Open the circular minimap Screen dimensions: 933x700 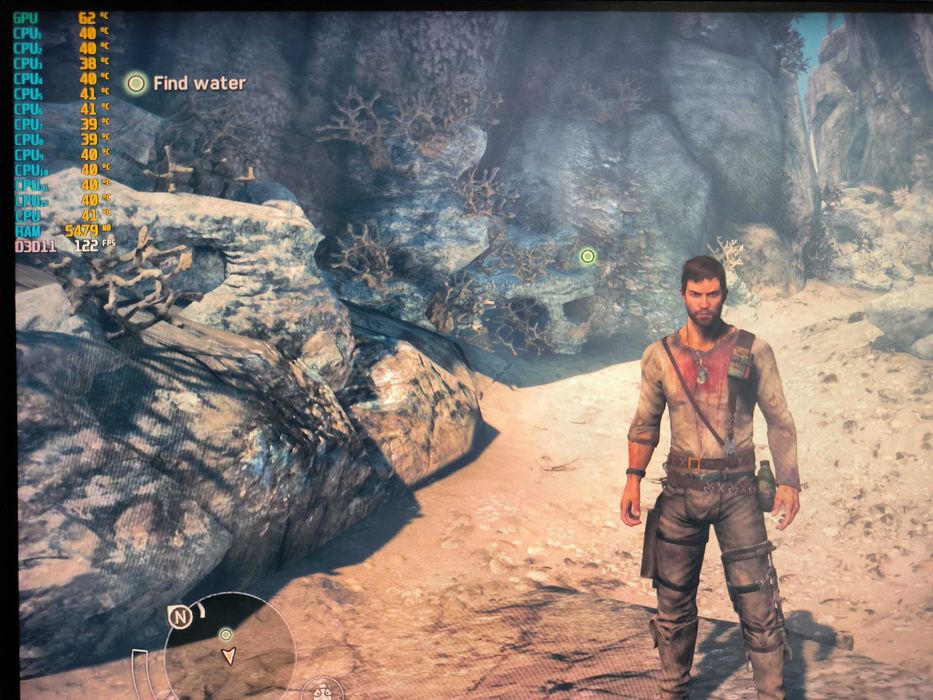tap(232, 645)
